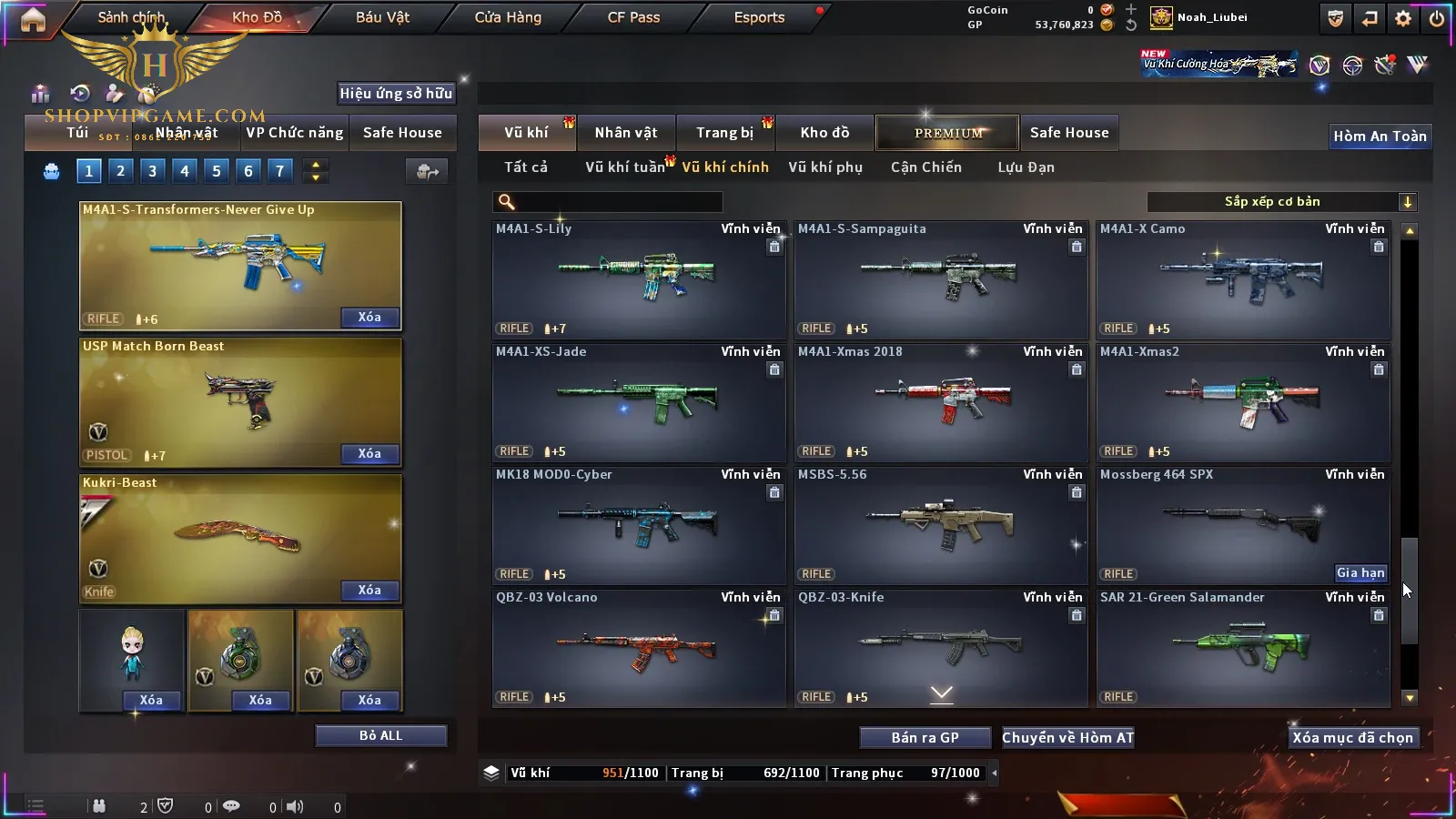Click Chuyển về Hòm AT
Viewport: 1456px width, 819px height.
[1068, 738]
